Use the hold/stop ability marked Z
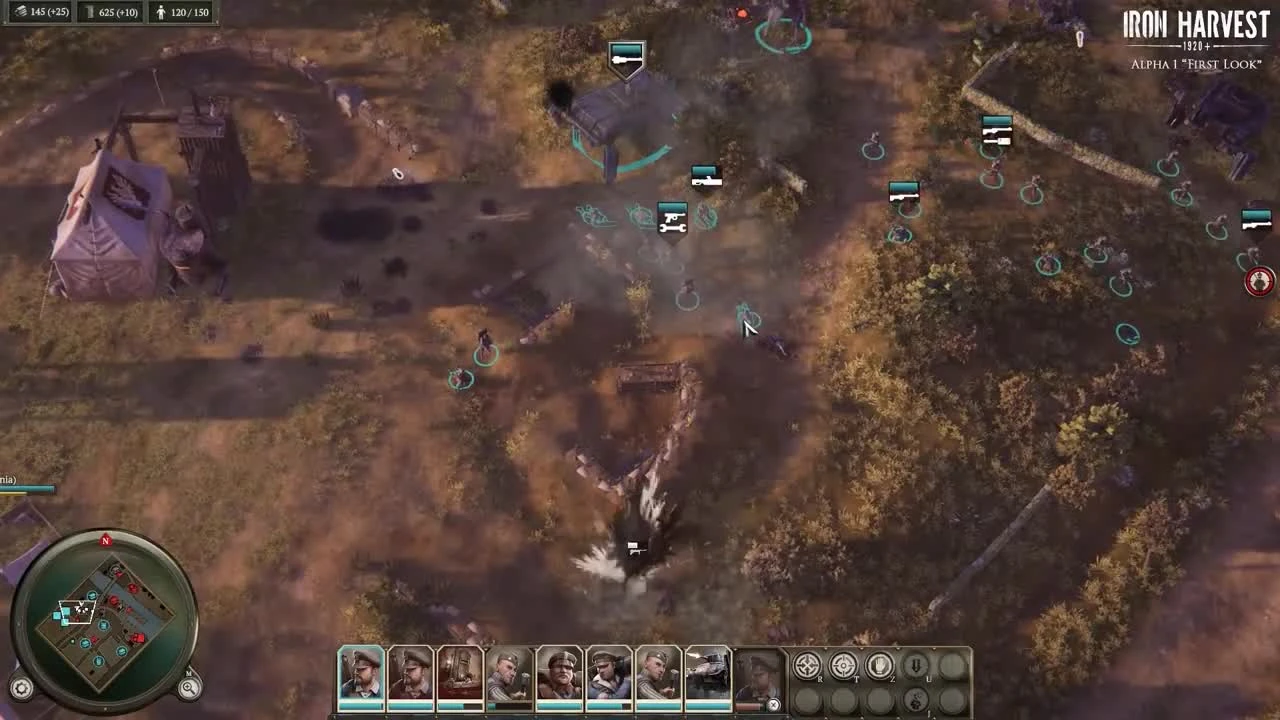1280x720 pixels. tap(879, 665)
